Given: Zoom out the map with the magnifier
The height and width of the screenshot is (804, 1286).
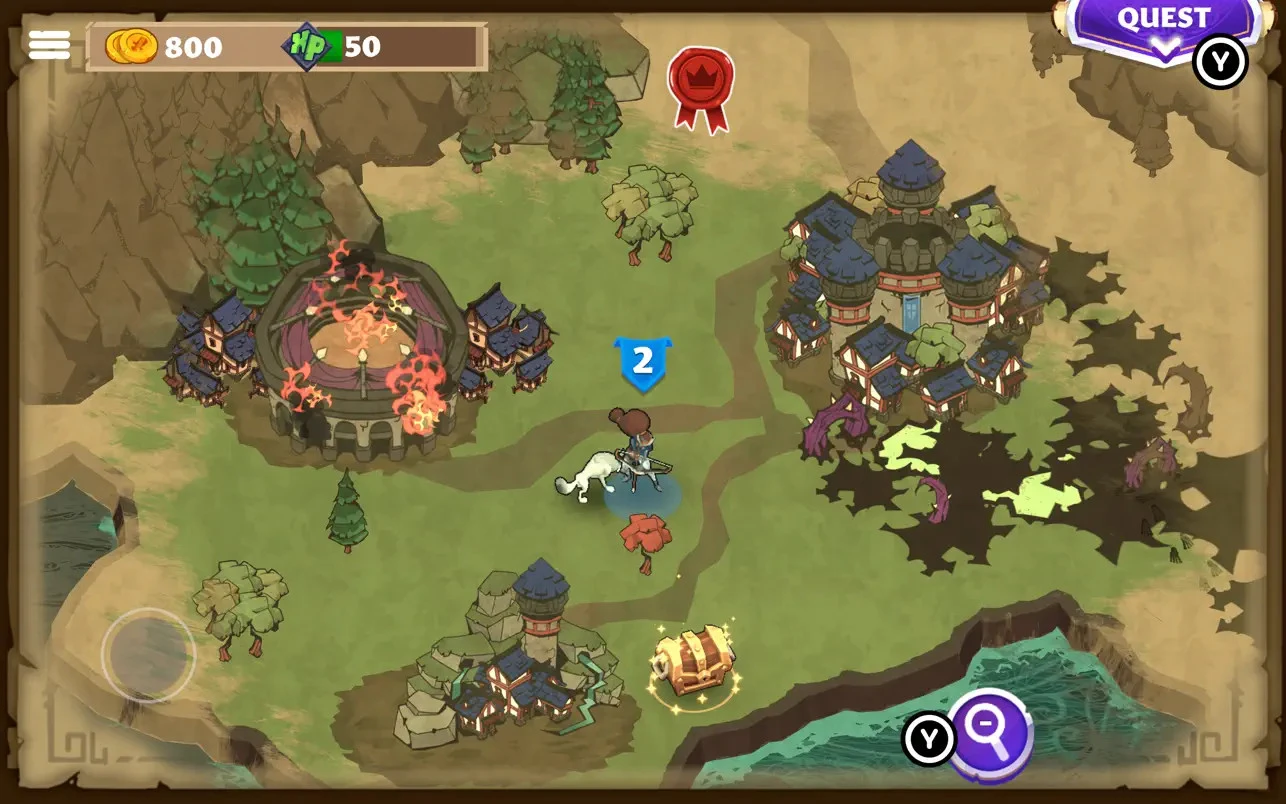Looking at the screenshot, I should pyautogui.click(x=989, y=735).
